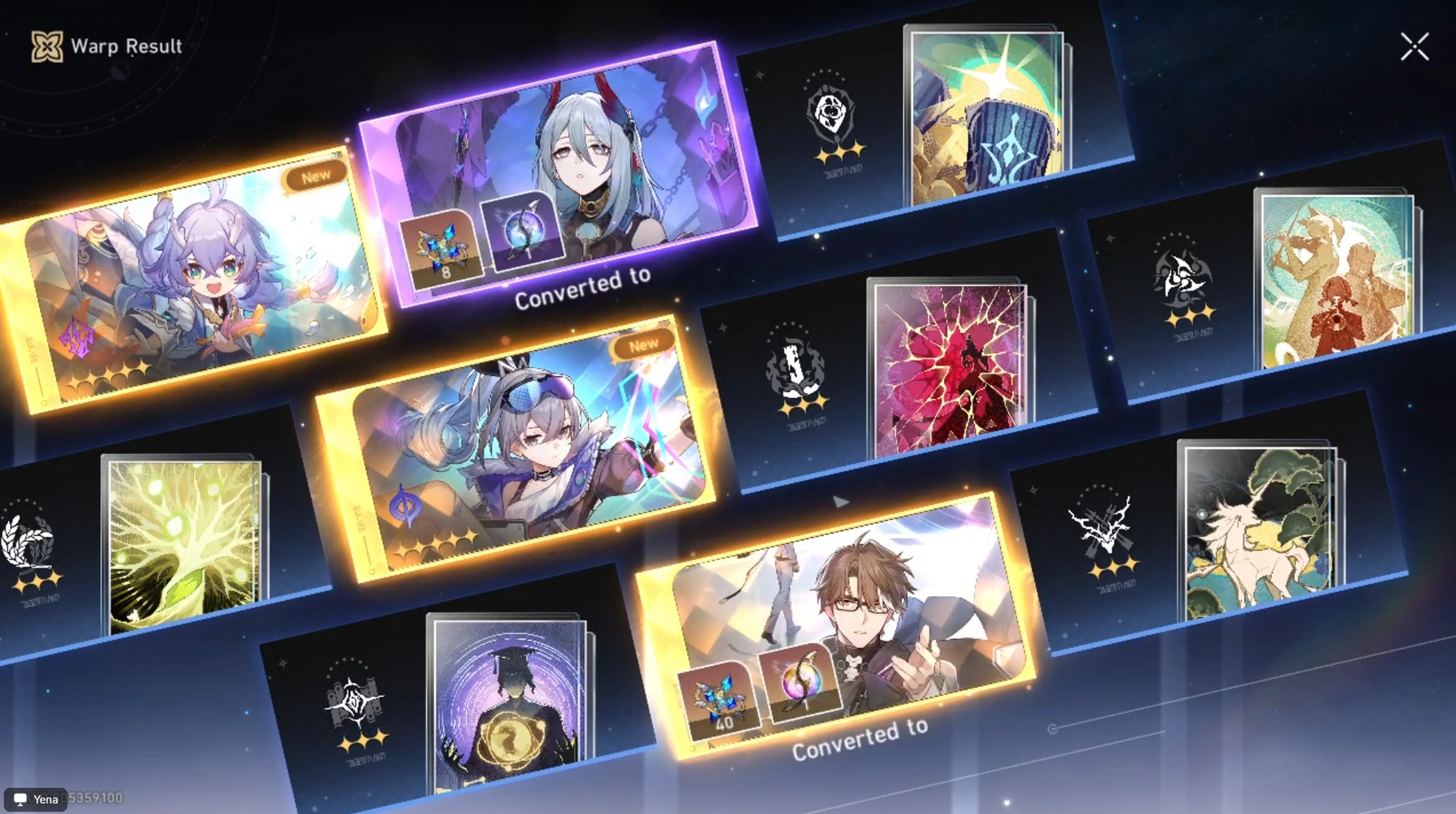
Task: Click the Yena screencast indicator pill
Action: [34, 800]
